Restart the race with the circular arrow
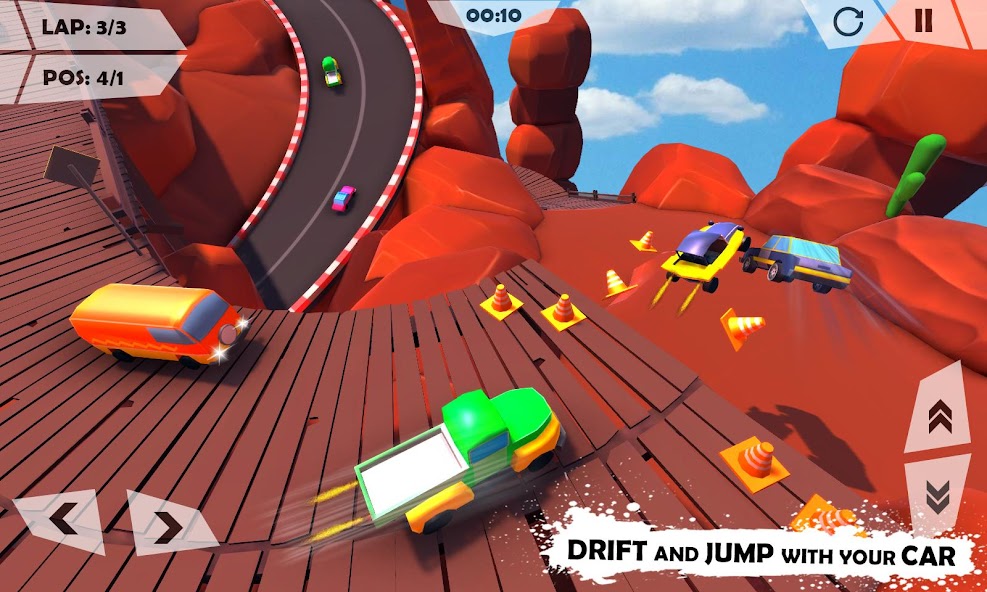The image size is (987, 592). 848,22
